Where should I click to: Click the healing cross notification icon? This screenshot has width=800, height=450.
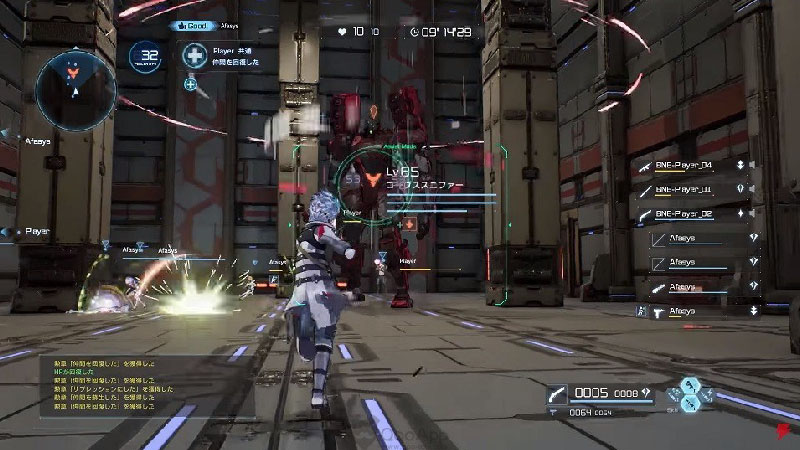coord(194,55)
